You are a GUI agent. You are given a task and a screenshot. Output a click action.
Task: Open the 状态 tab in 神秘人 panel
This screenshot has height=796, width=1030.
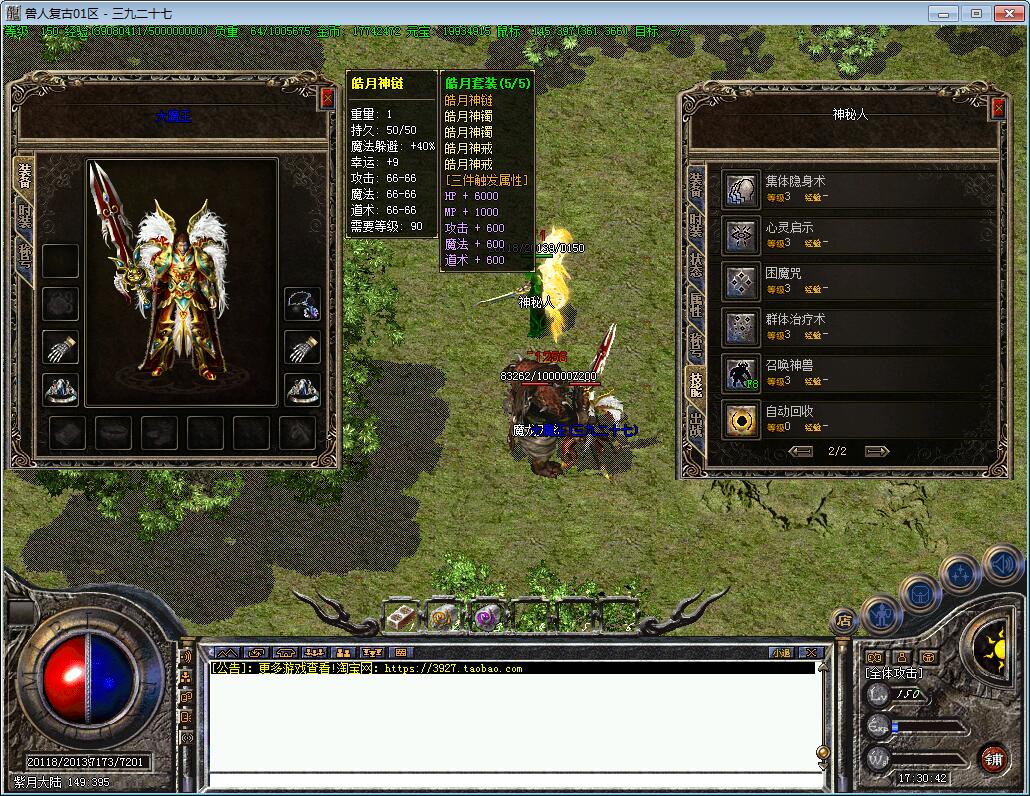695,265
